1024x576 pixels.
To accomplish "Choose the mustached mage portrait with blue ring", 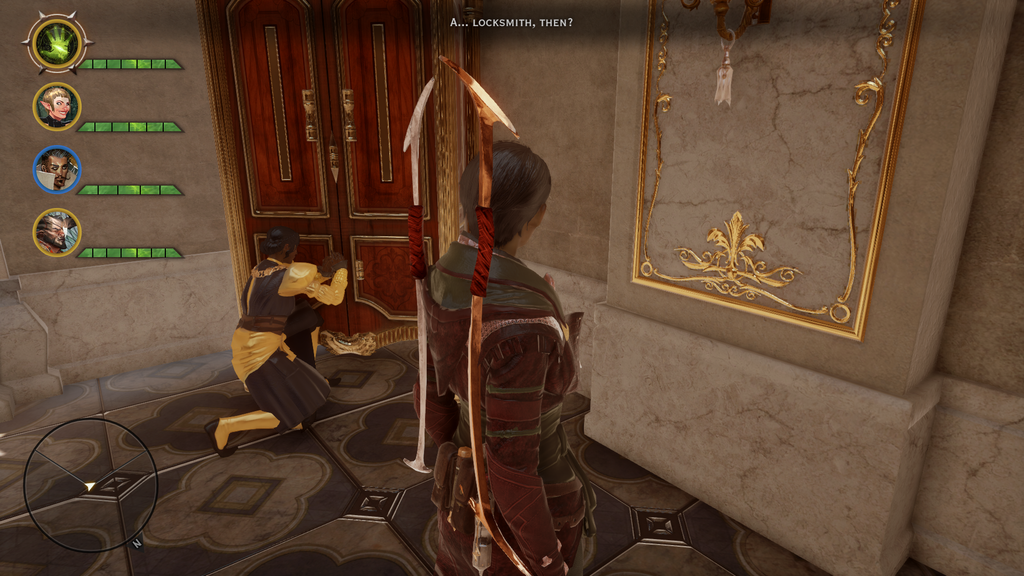I will tap(57, 169).
